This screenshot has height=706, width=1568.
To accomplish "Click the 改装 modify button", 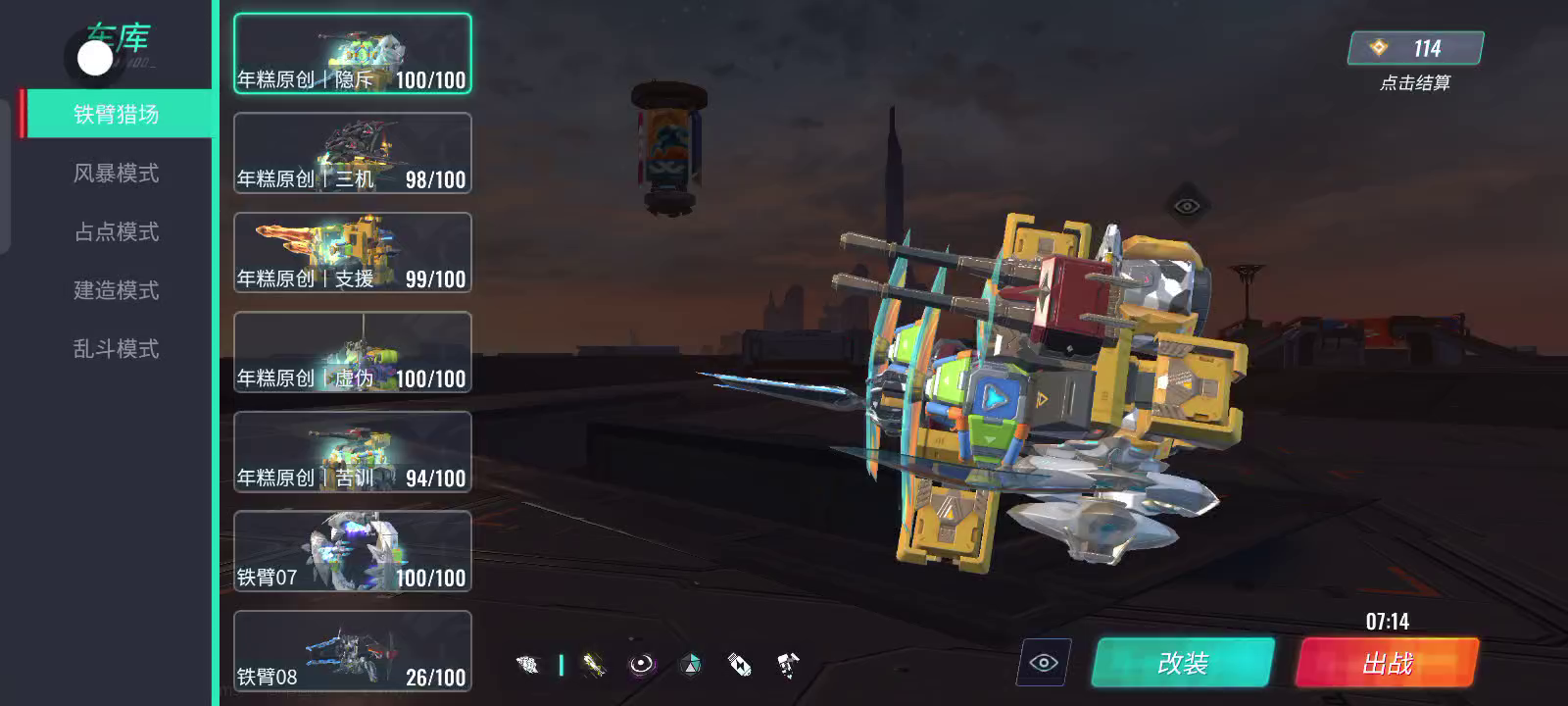I will click(1183, 663).
